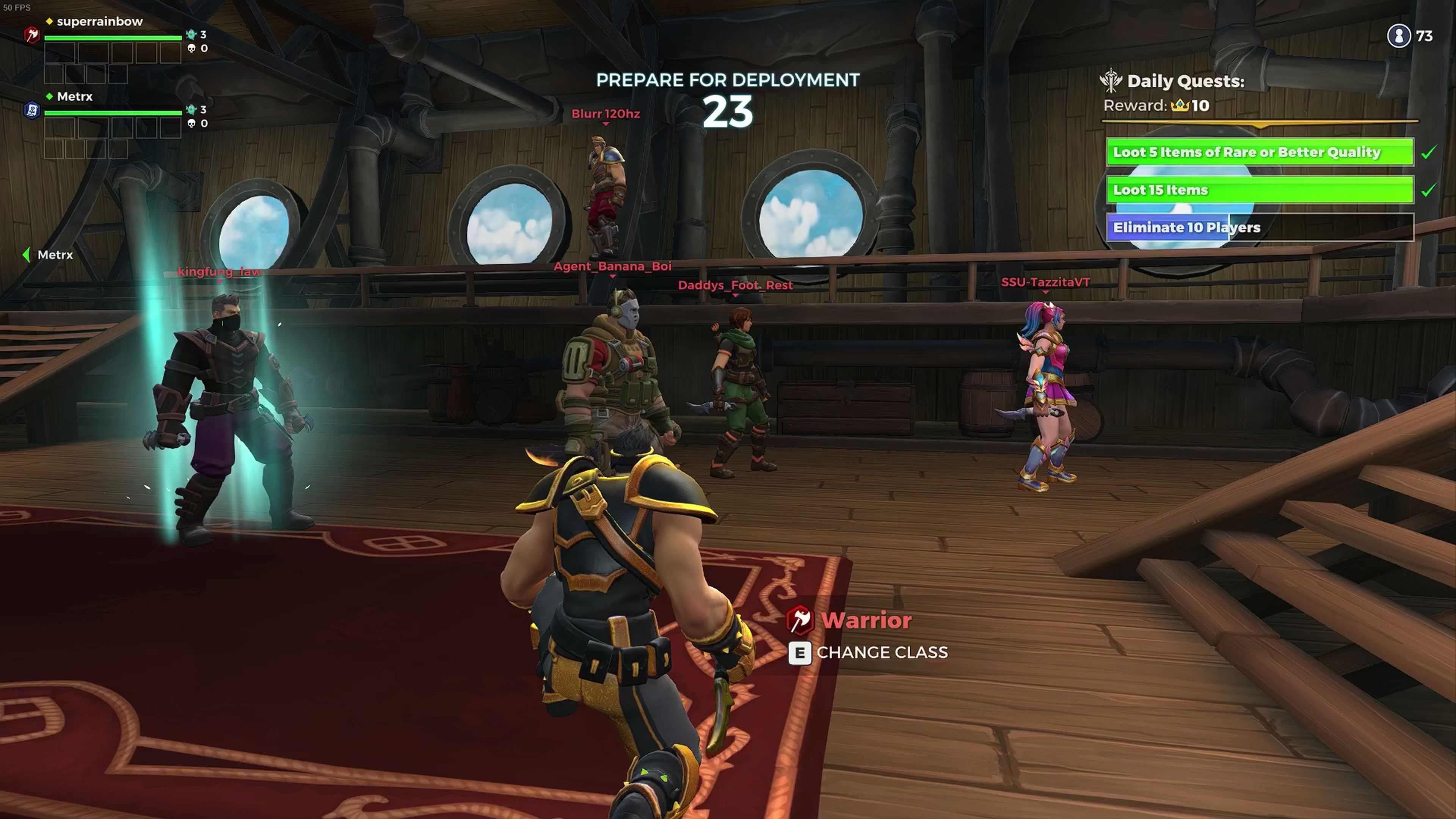Select superrainbow in the squad list
The image size is (1456, 819).
(99, 22)
